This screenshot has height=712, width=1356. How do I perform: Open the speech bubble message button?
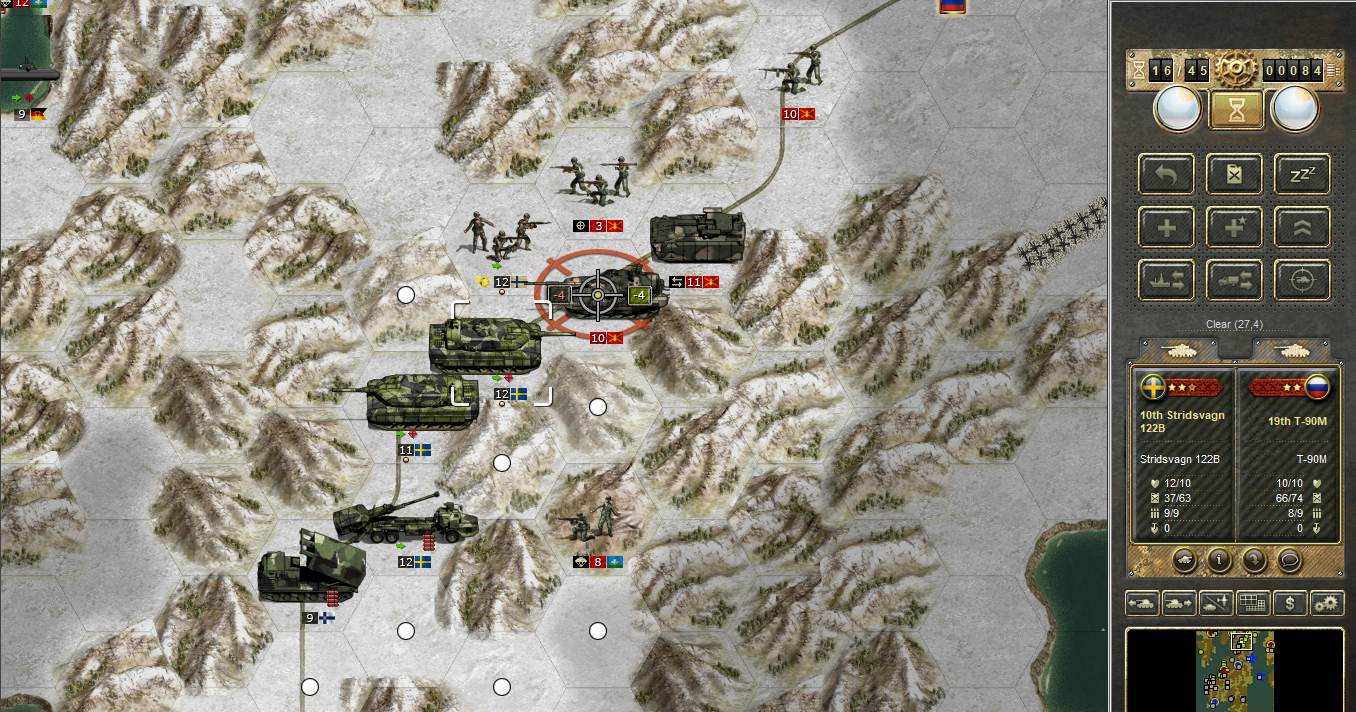pos(1290,560)
